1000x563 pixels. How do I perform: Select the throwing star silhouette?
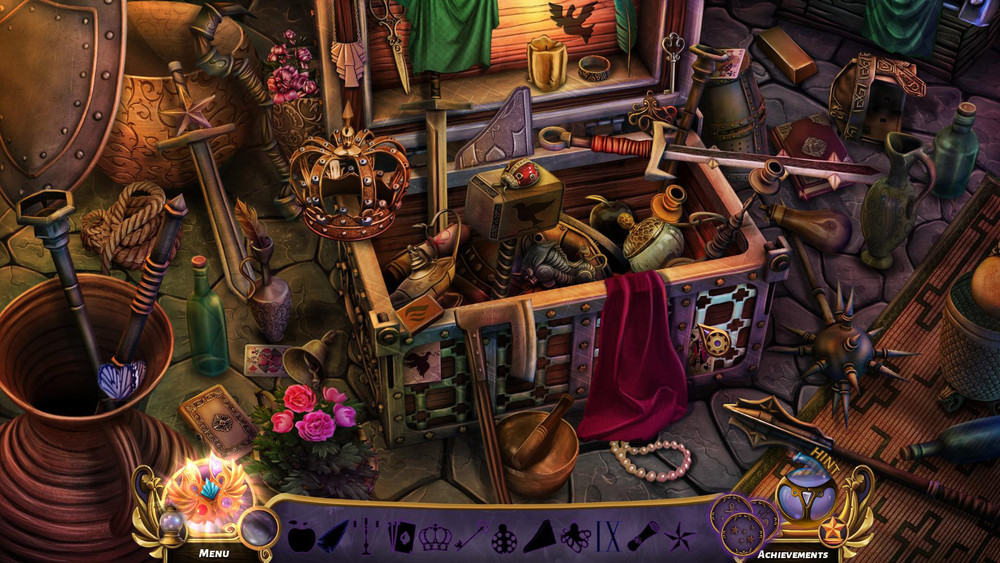tap(680, 537)
